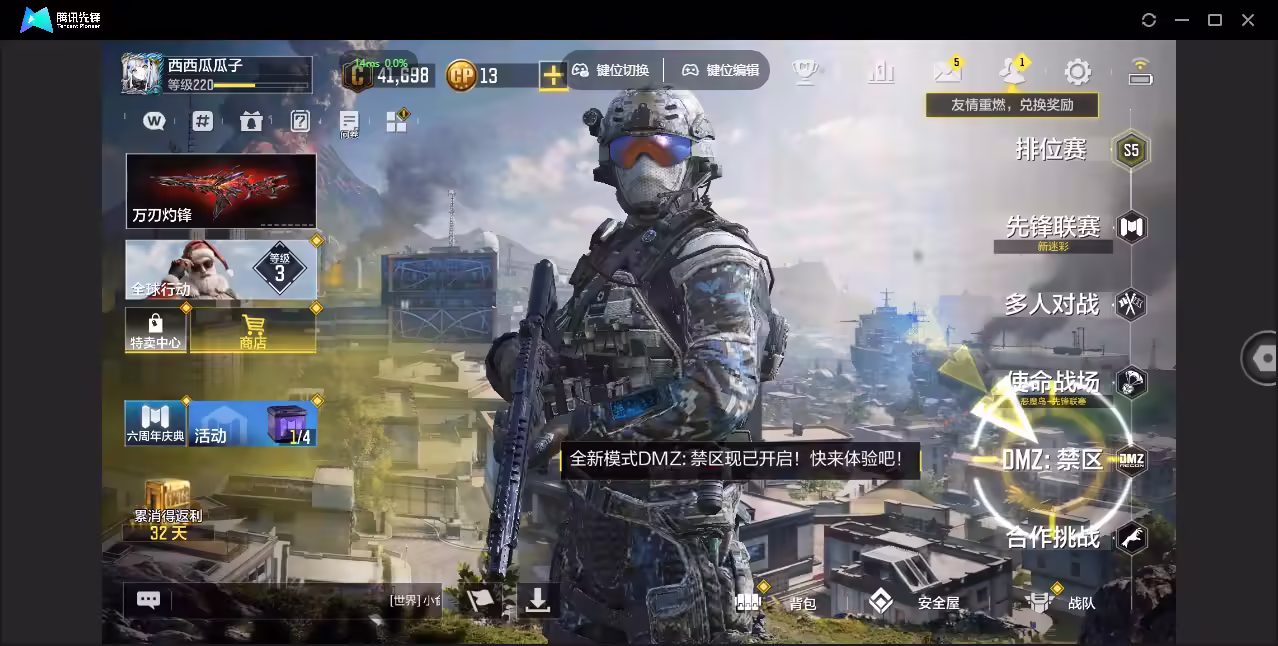Open the 商店 shop
1278x646 pixels.
click(253, 330)
